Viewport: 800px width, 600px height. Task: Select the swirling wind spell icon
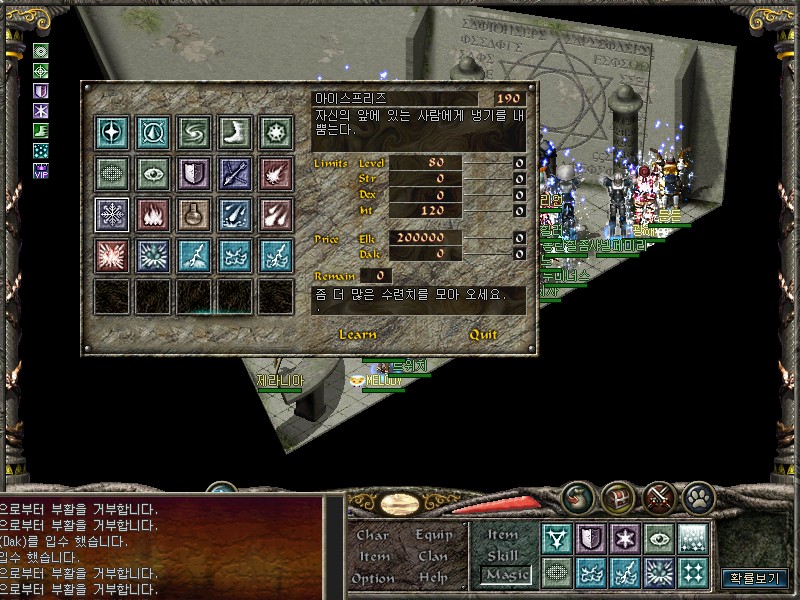(194, 132)
